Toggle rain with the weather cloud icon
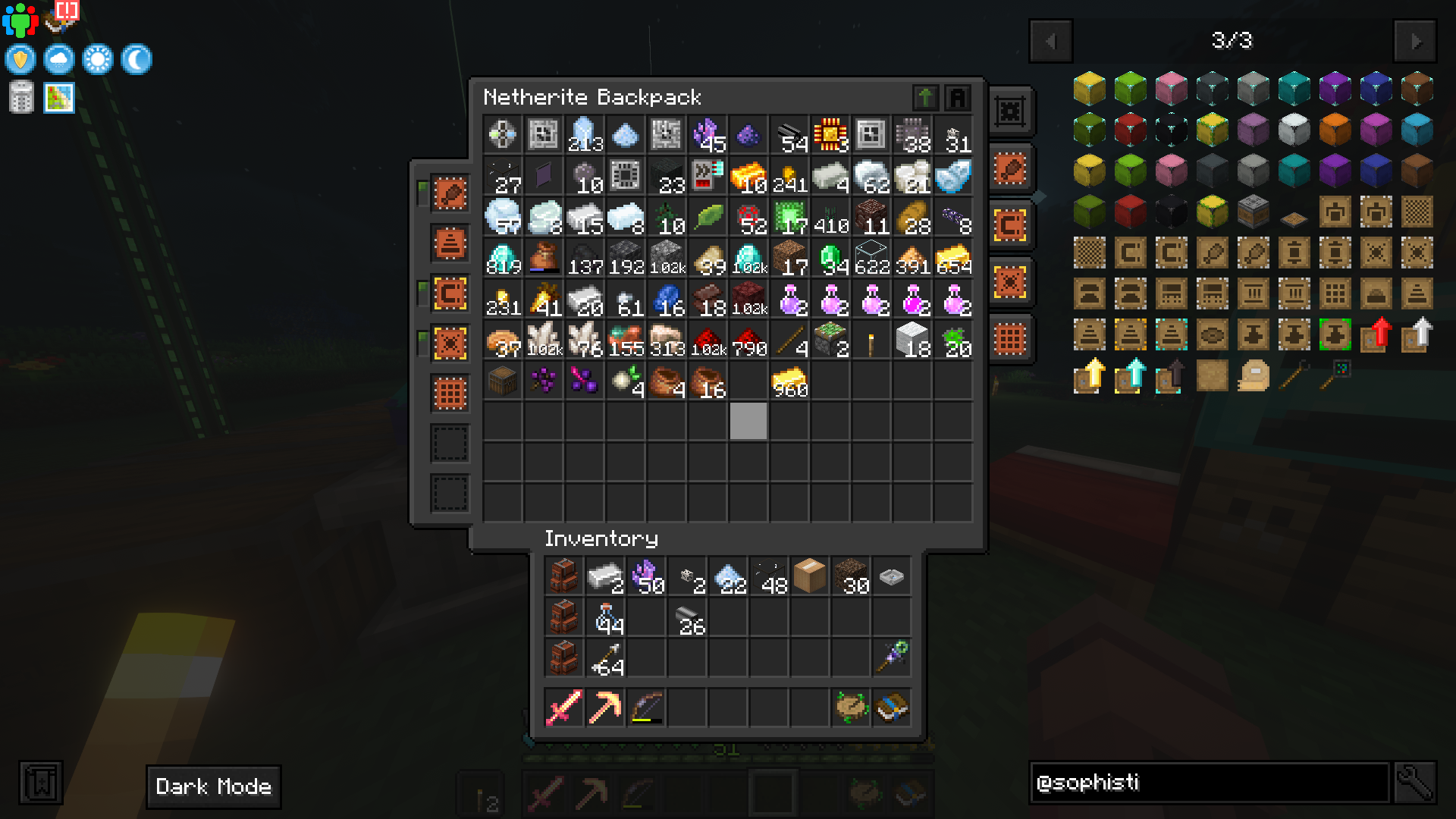This screenshot has width=1456, height=819. [x=59, y=59]
